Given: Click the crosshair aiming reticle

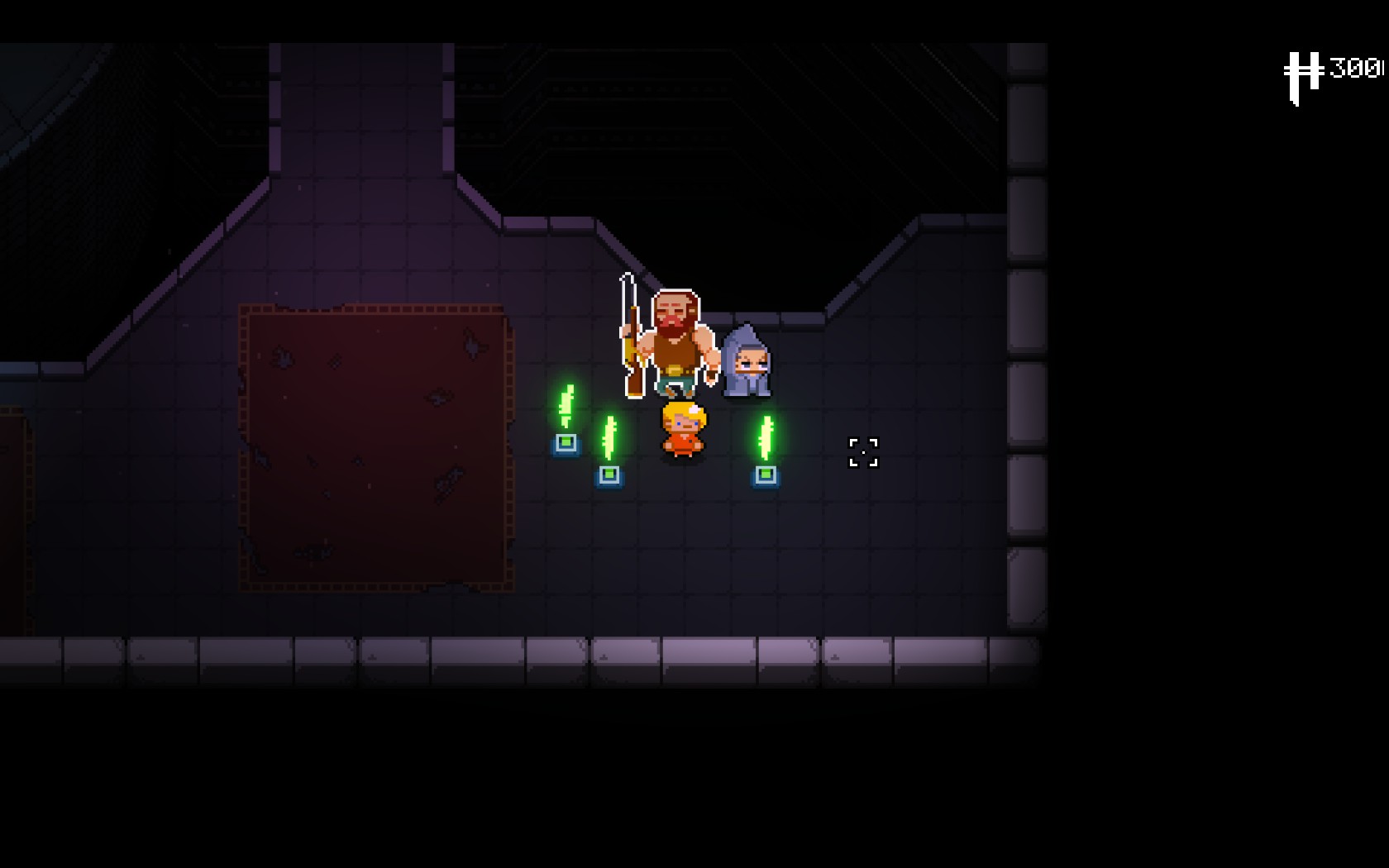Looking at the screenshot, I should pos(862,453).
